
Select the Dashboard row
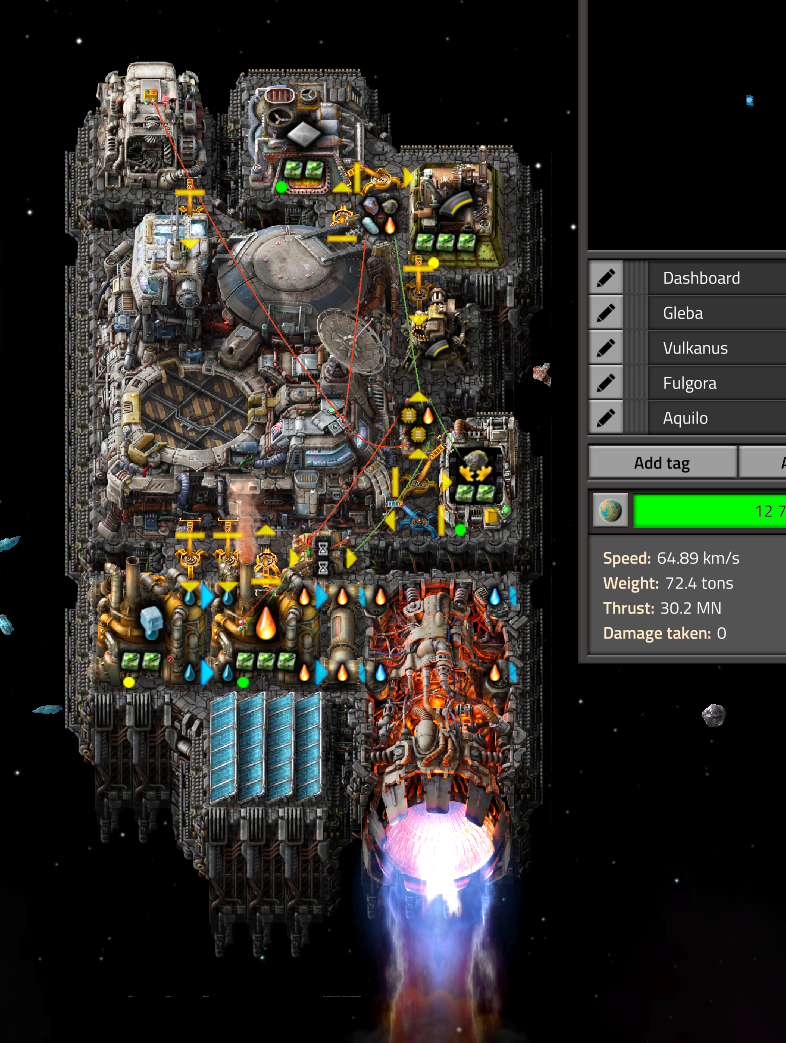(x=717, y=278)
